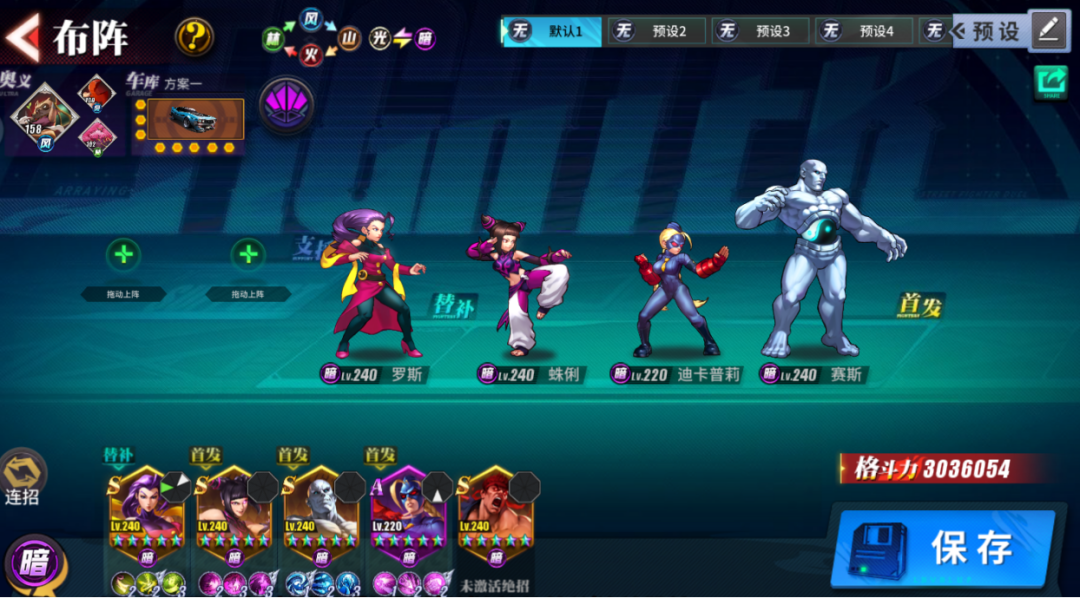This screenshot has height=598, width=1080.
Task: Toggle the 暗 dark element filter
Action: (x=34, y=562)
